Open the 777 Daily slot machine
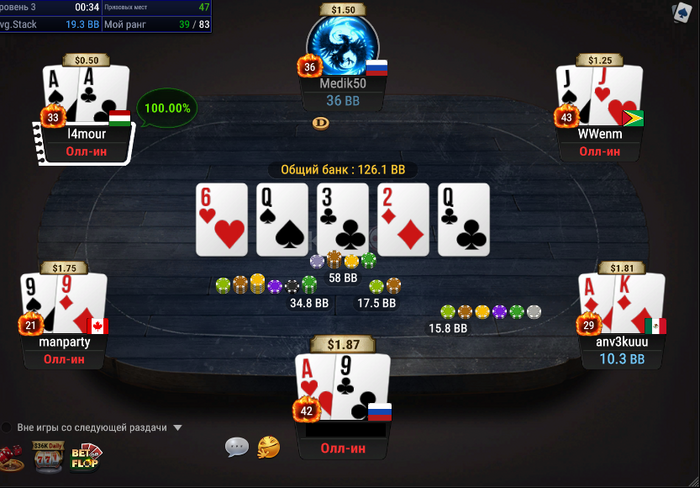Screen dimensions: 700x488 coord(47,457)
